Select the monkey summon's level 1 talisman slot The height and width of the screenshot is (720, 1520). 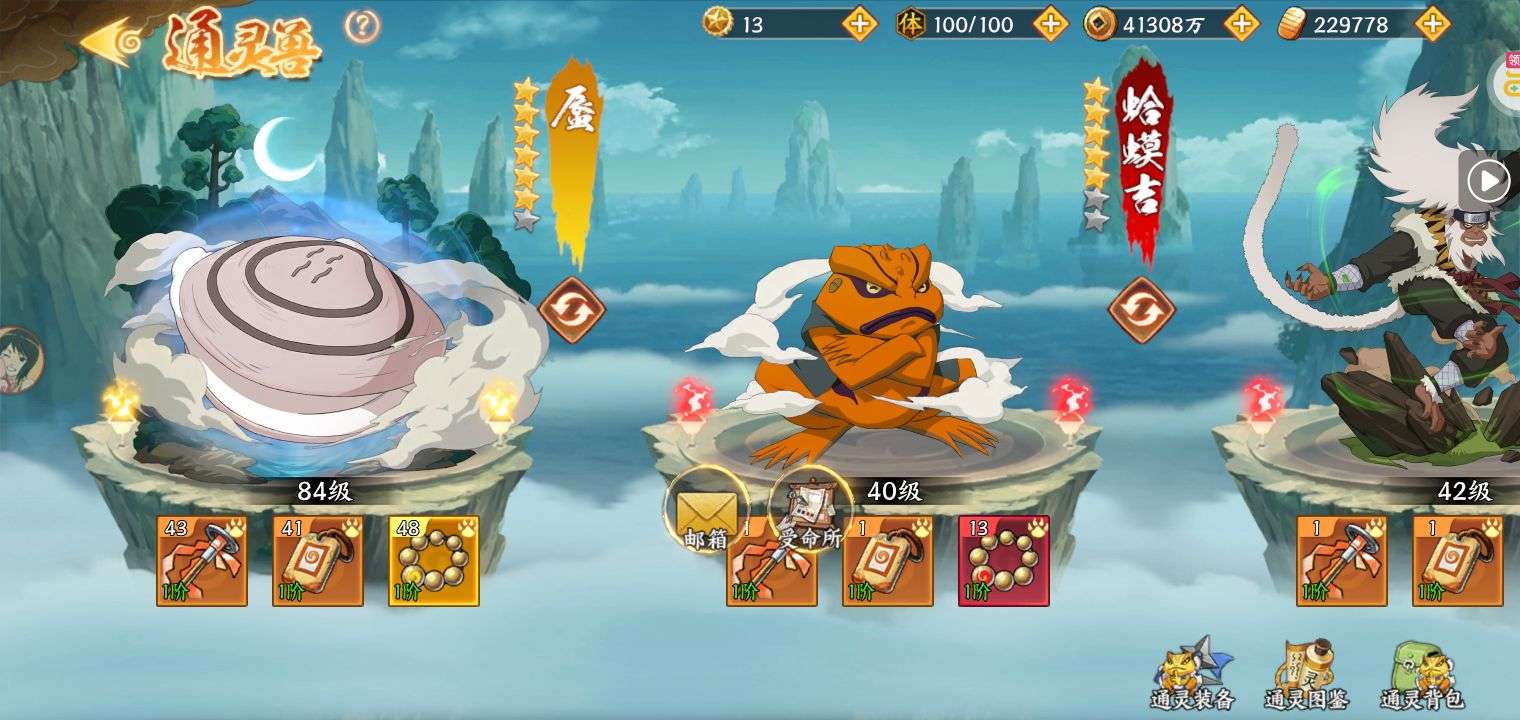(1458, 561)
